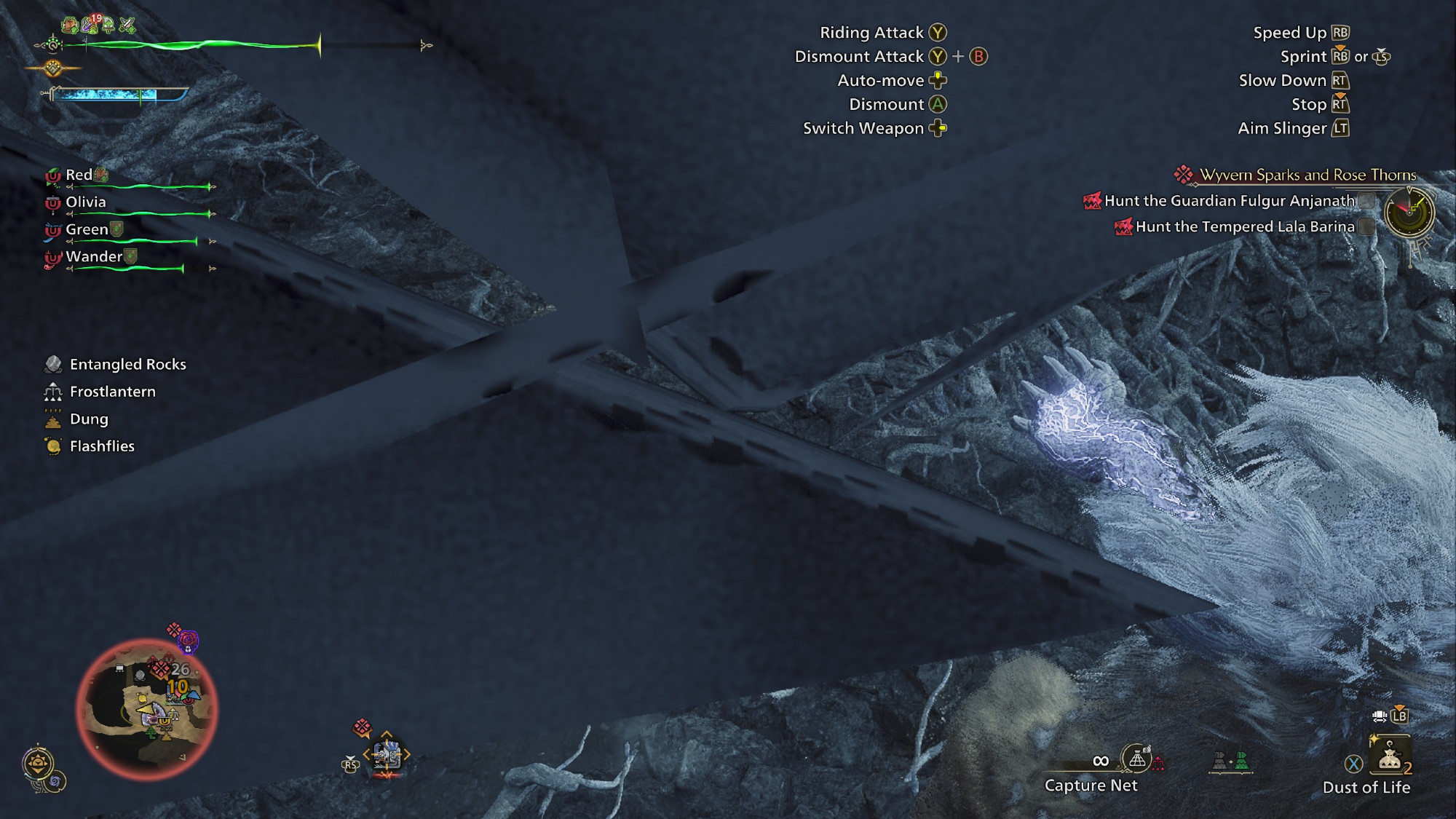Open the circular minimap
The image size is (1456, 819).
(147, 709)
